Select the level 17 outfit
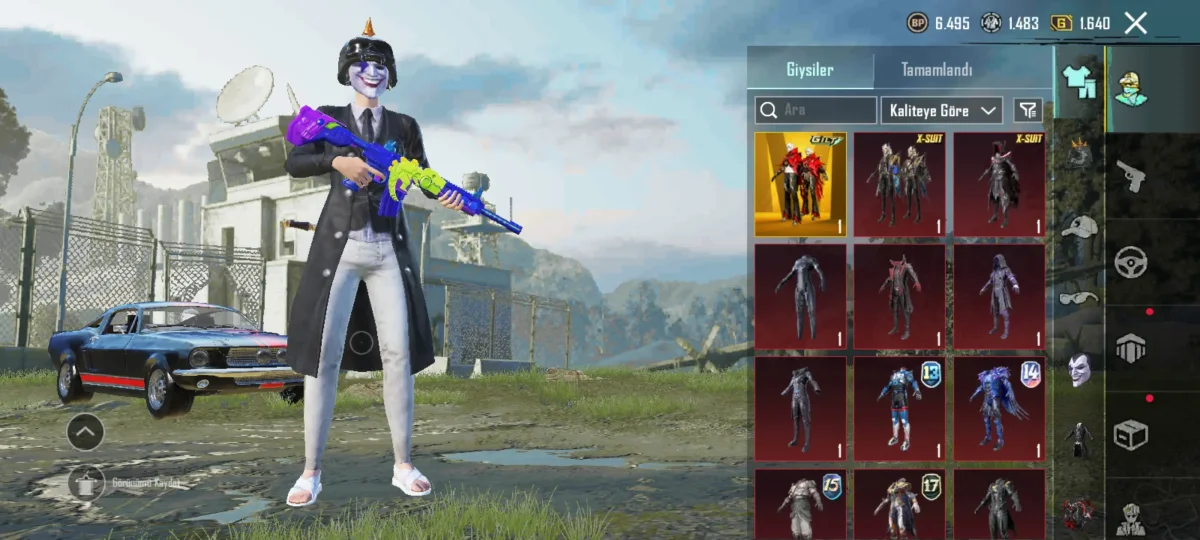This screenshot has height=540, width=1200. (x=899, y=505)
